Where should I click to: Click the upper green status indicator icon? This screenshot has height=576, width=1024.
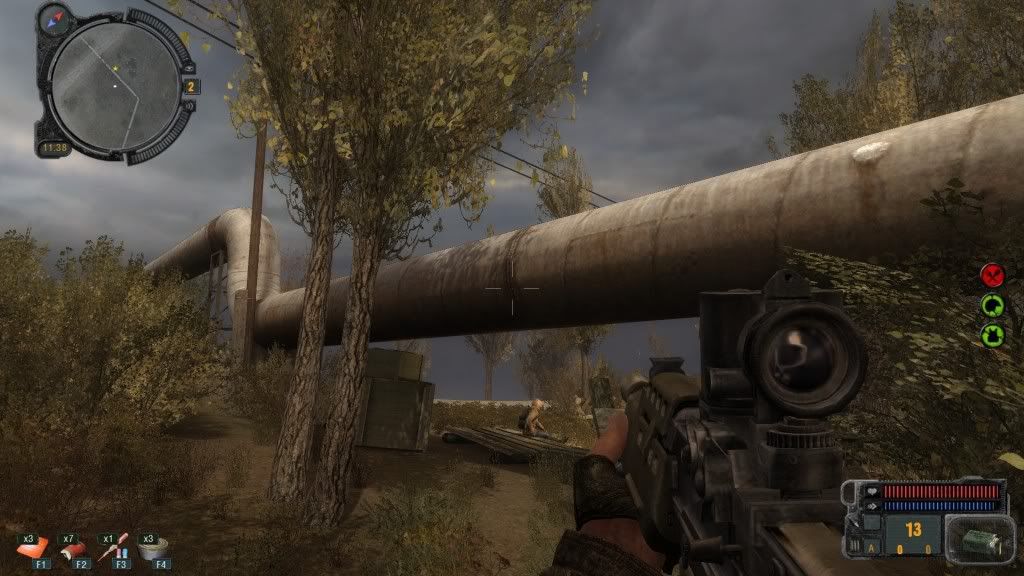coord(992,304)
